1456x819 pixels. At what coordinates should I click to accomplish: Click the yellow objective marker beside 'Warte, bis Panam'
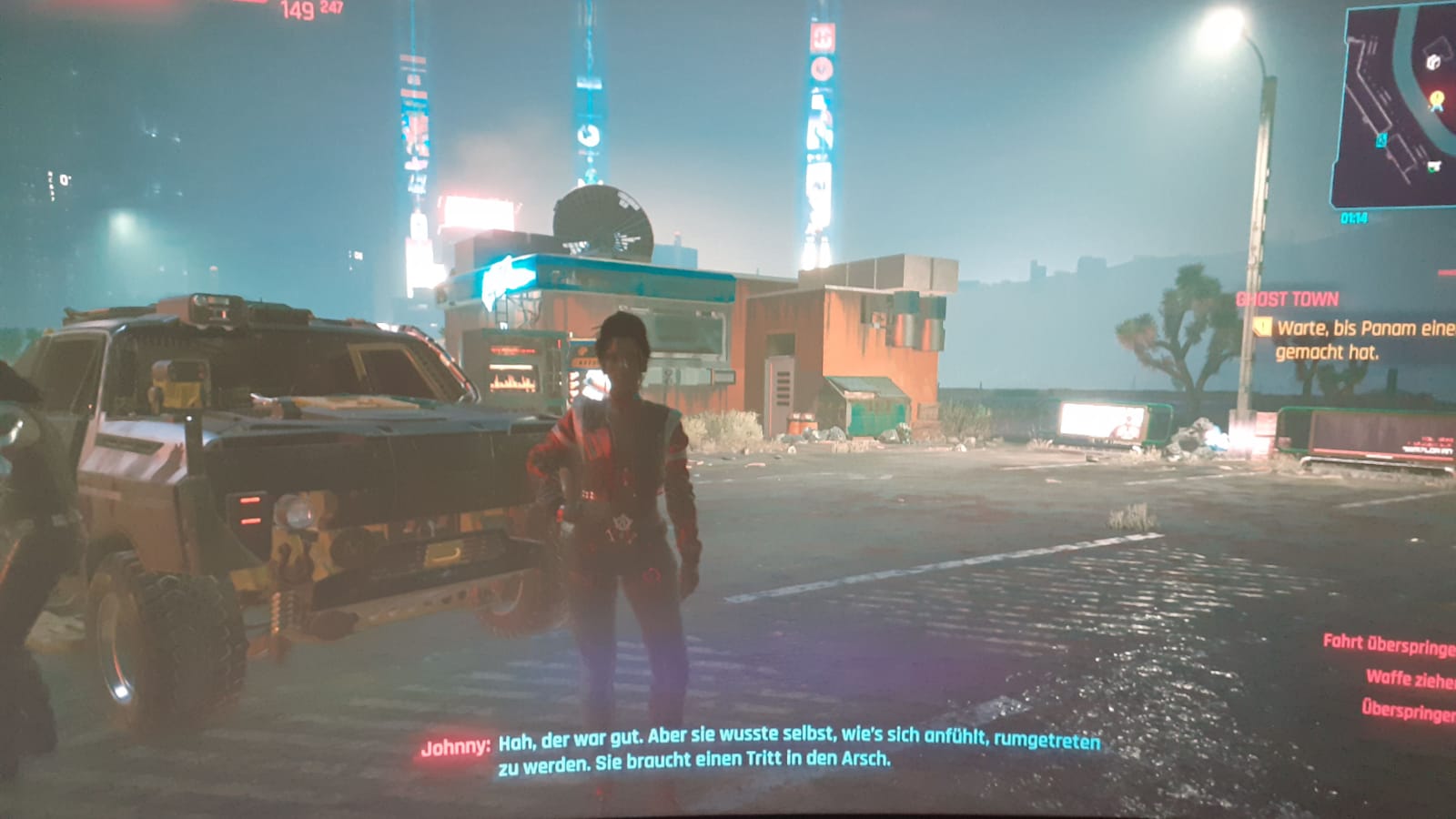click(1261, 327)
